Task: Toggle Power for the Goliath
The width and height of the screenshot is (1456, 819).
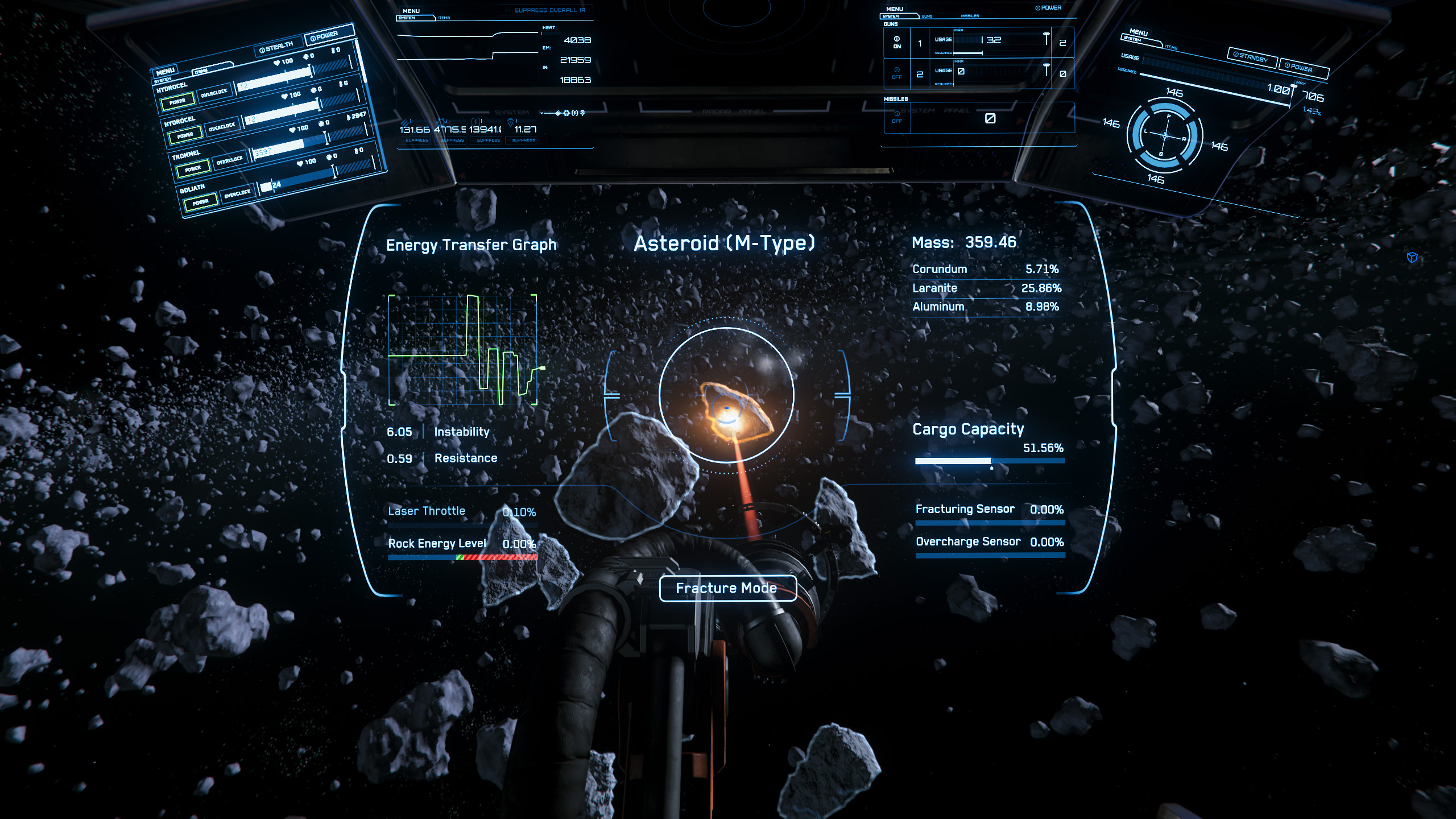Action: tap(200, 202)
